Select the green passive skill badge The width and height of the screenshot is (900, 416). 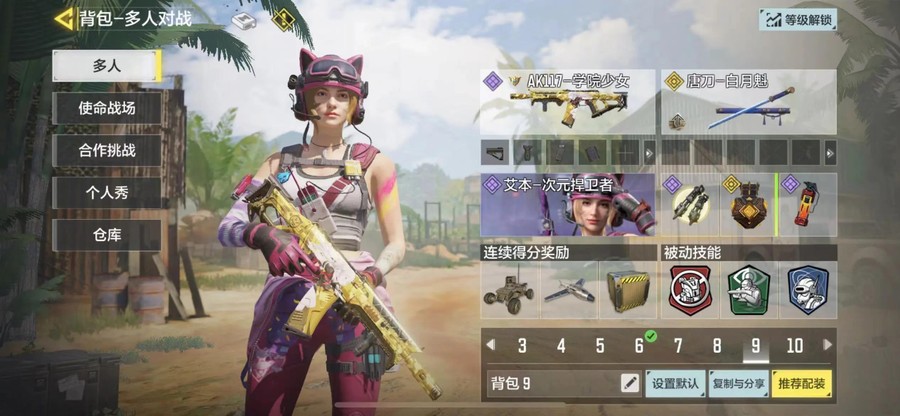[747, 290]
